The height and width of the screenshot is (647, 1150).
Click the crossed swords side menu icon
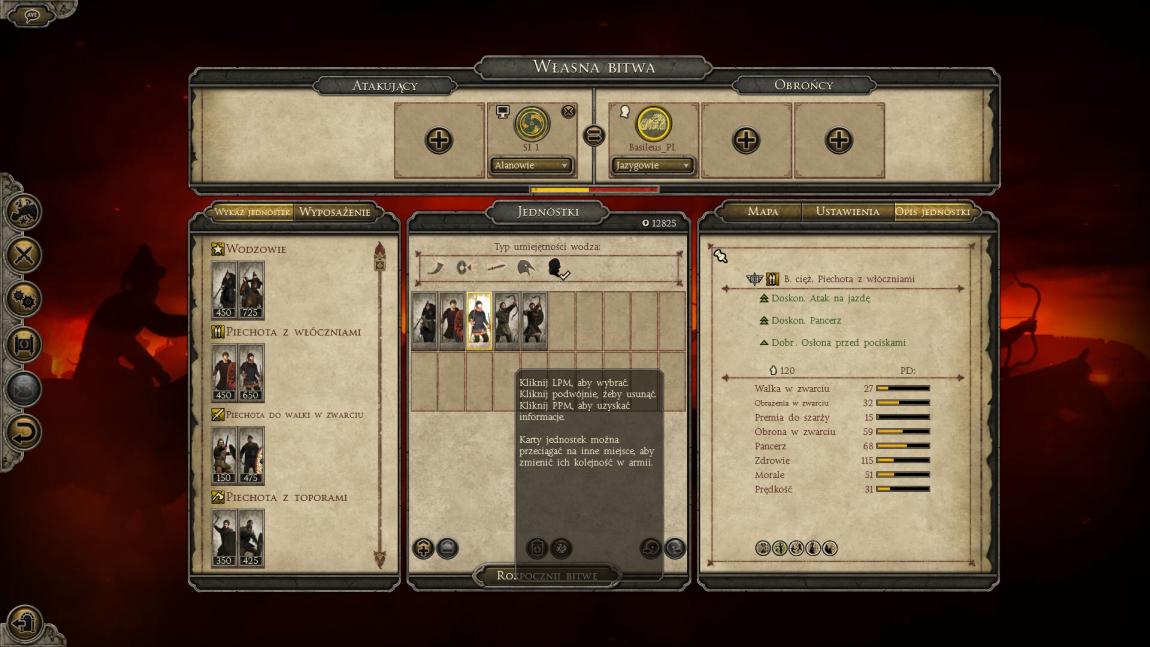pos(24,254)
